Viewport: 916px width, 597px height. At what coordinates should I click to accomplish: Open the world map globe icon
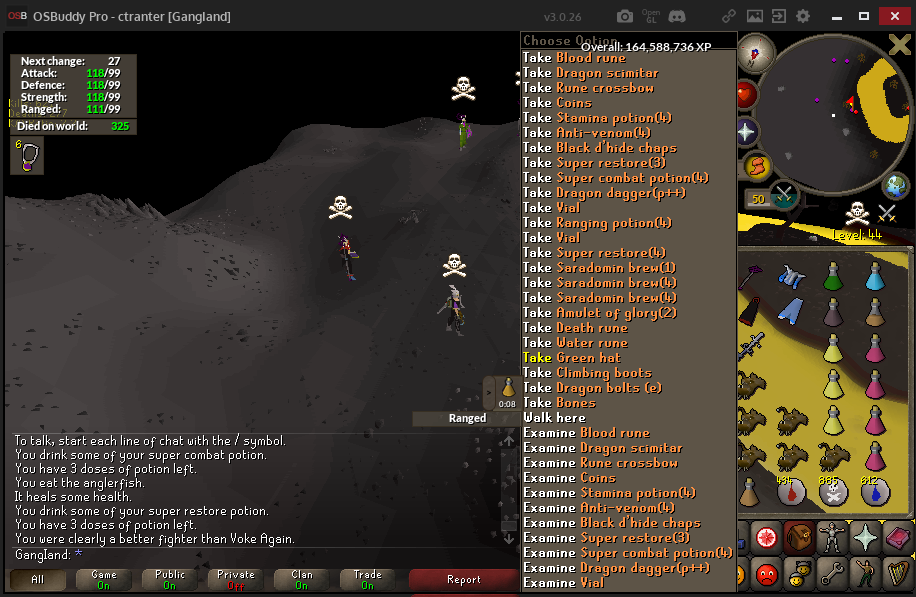tap(896, 186)
